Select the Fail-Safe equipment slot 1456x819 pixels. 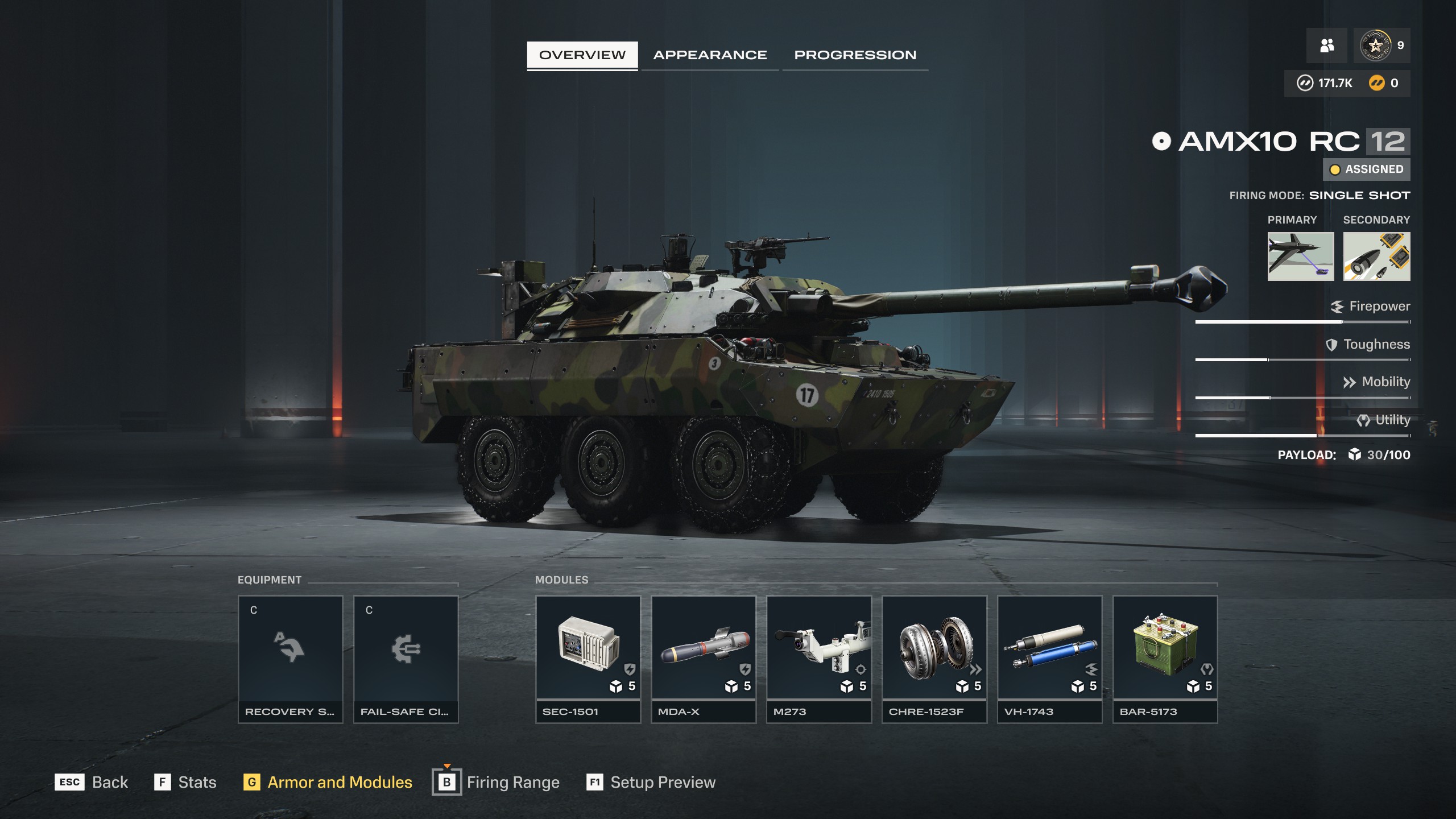406,659
